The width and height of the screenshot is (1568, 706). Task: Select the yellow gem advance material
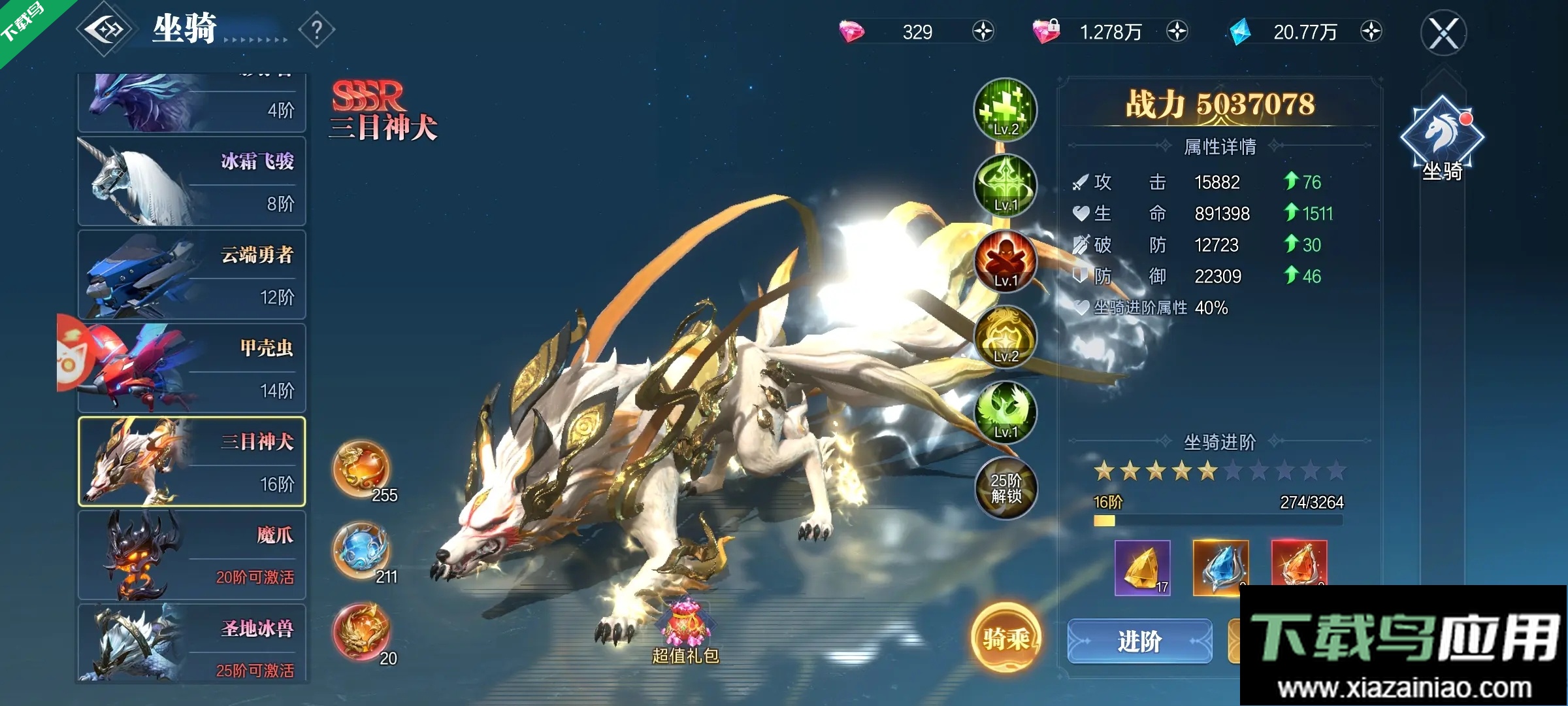click(x=1142, y=567)
